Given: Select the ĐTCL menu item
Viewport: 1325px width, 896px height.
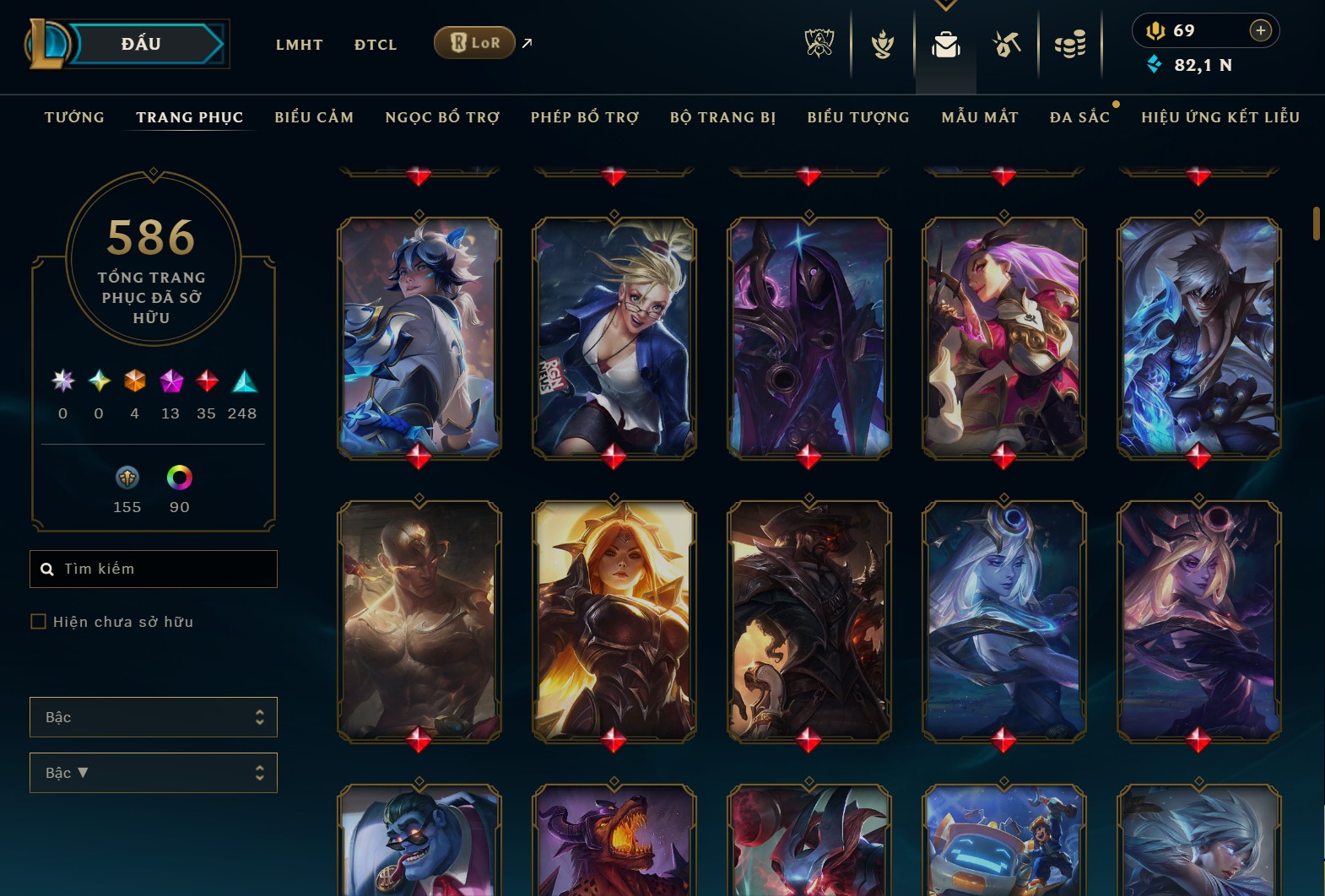Looking at the screenshot, I should click(375, 45).
